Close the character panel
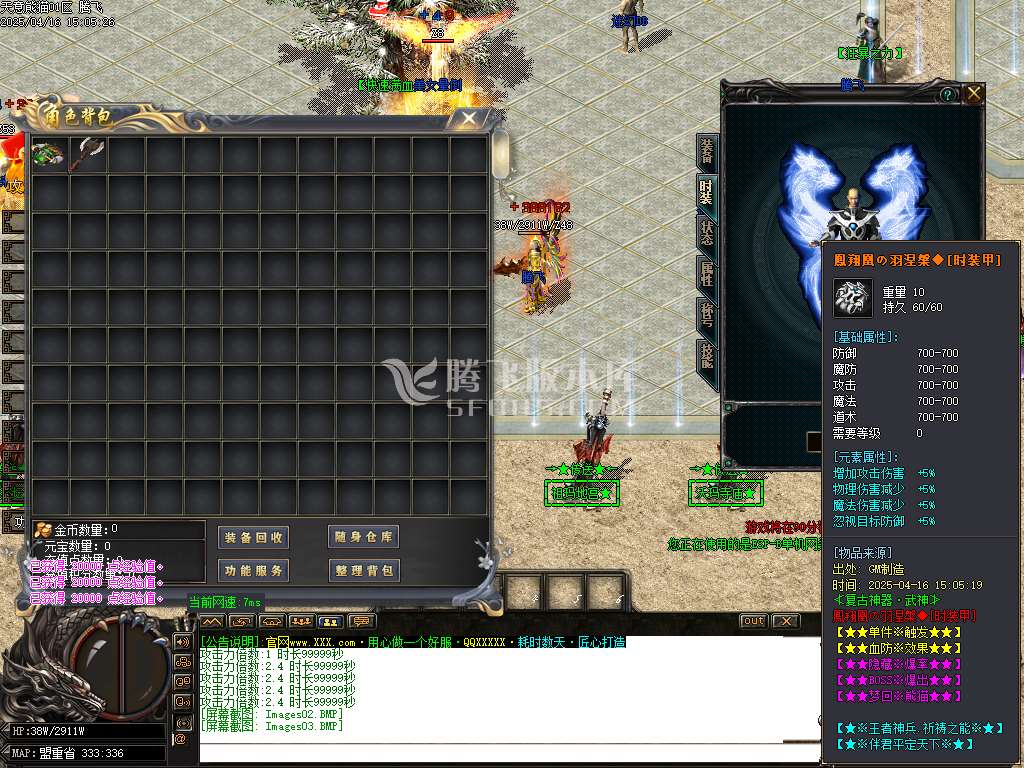Viewport: 1024px width, 768px height. point(974,94)
